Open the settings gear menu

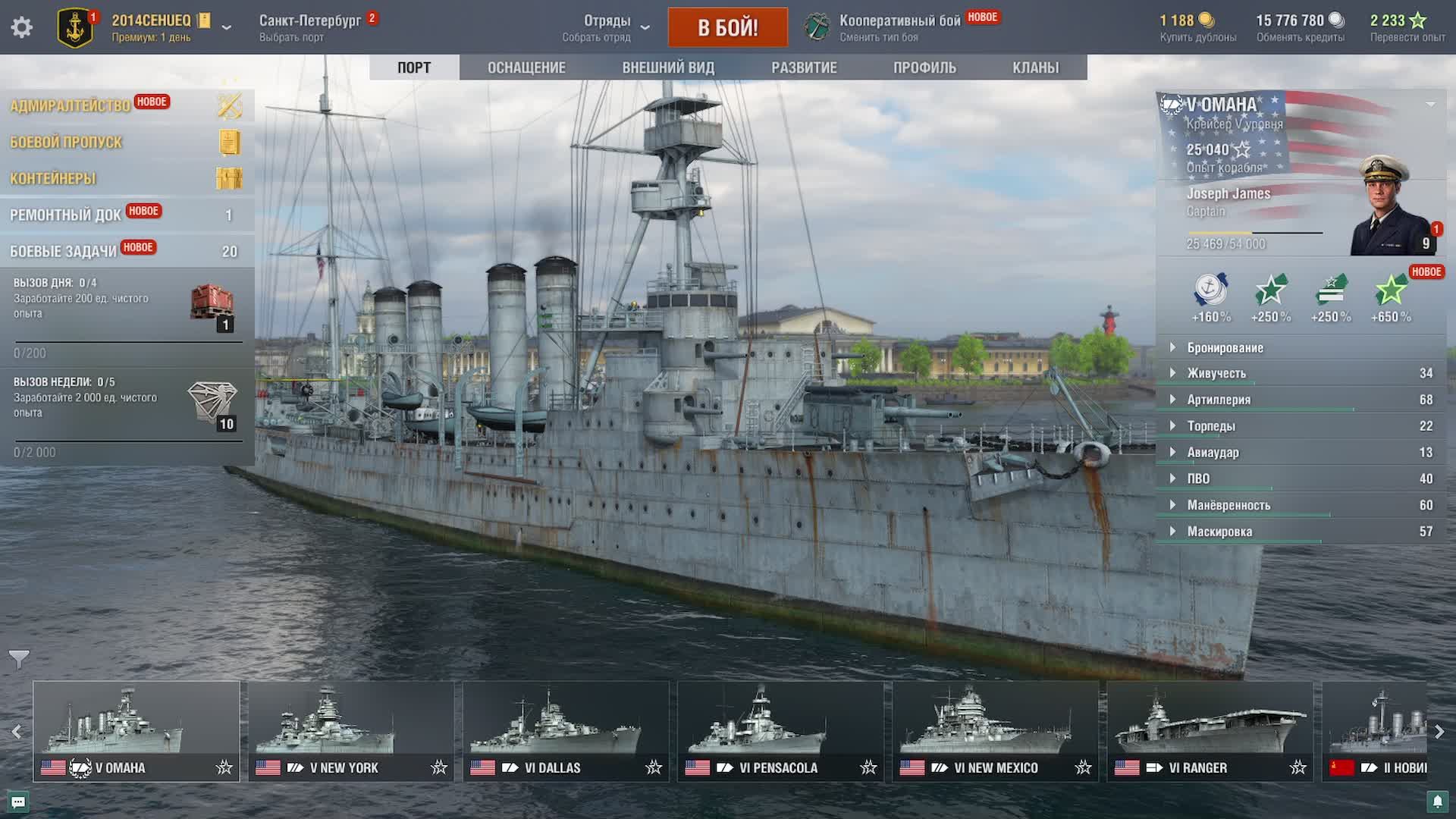(22, 27)
